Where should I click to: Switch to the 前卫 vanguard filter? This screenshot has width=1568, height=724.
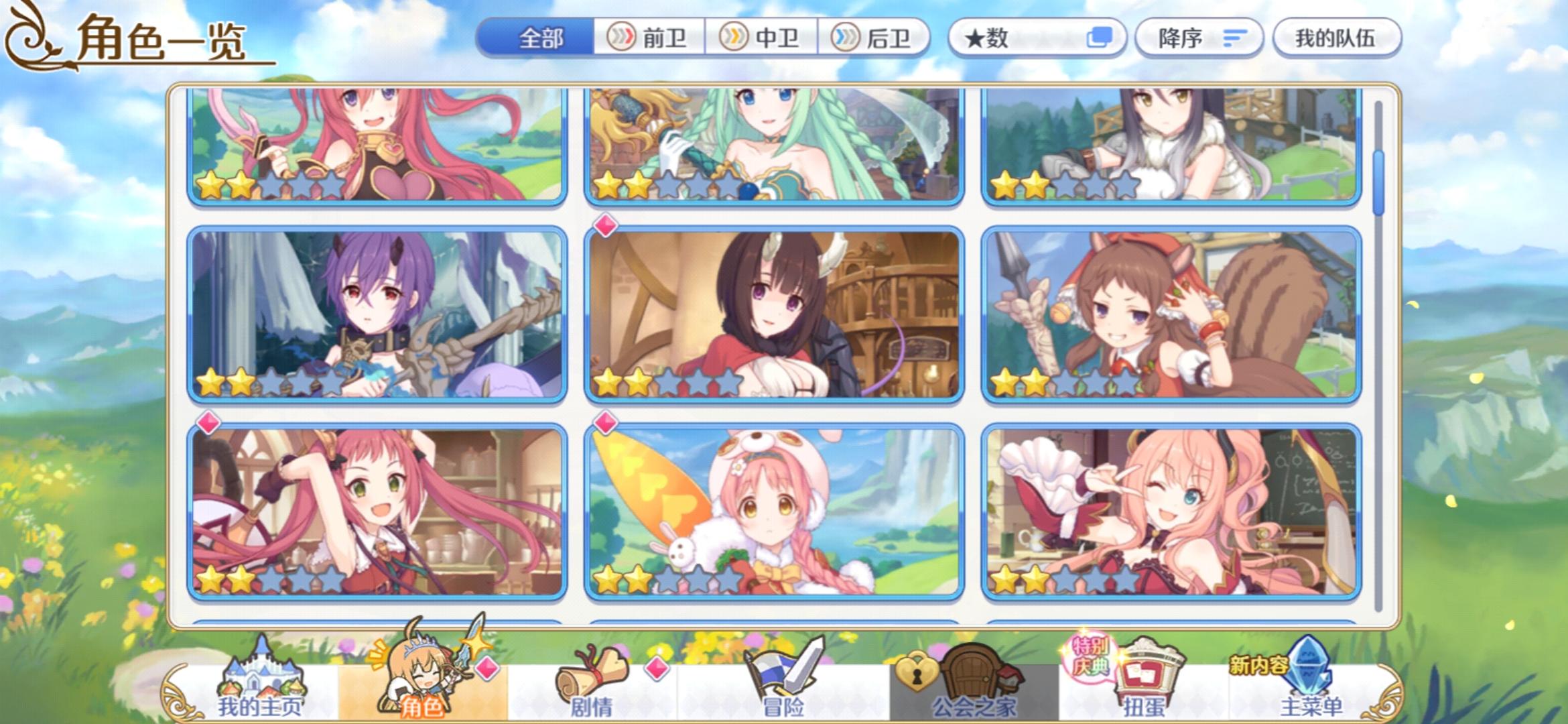pos(653,38)
